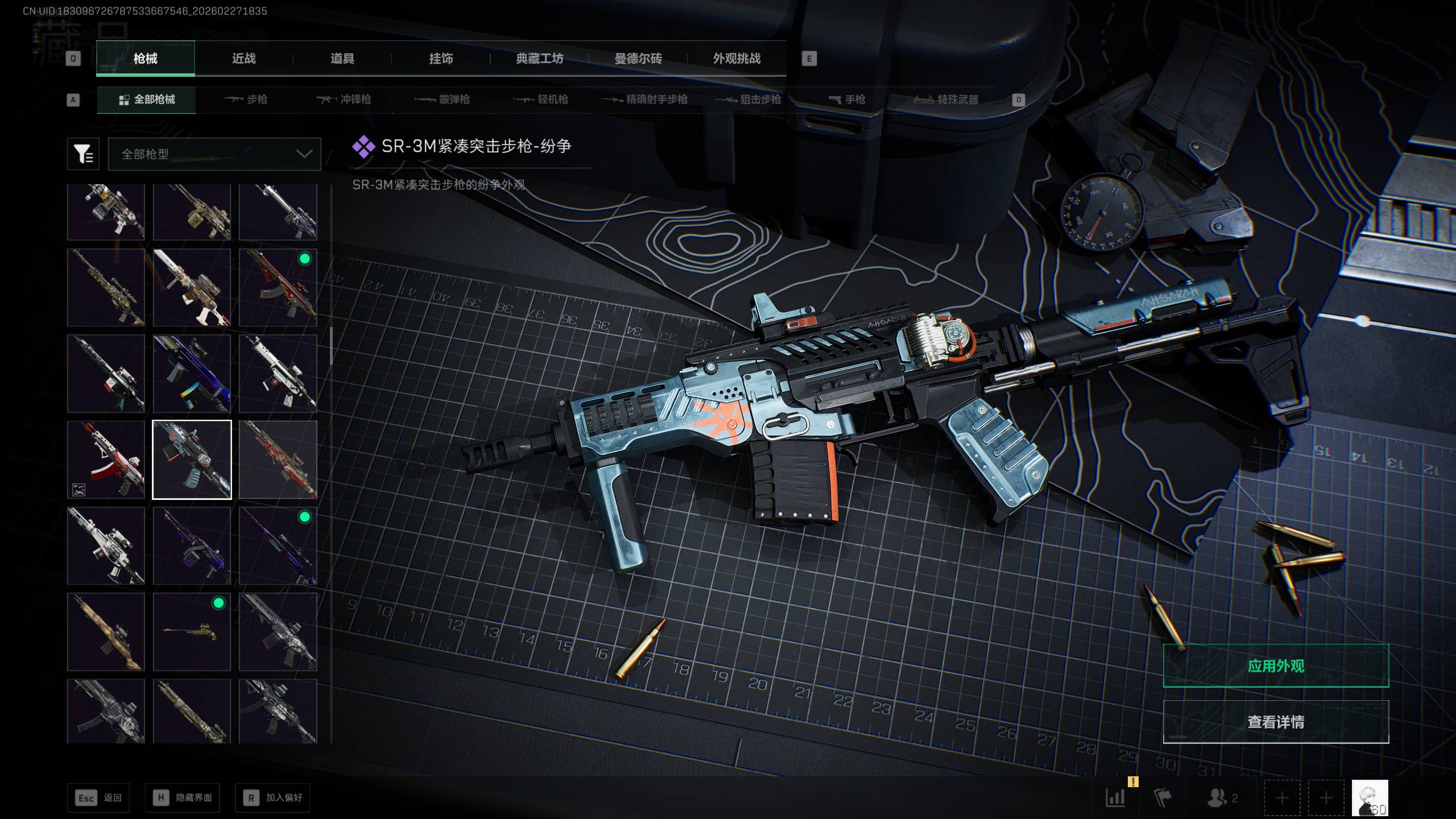
Task: Show 手枪 pistol skins
Action: 847,100
